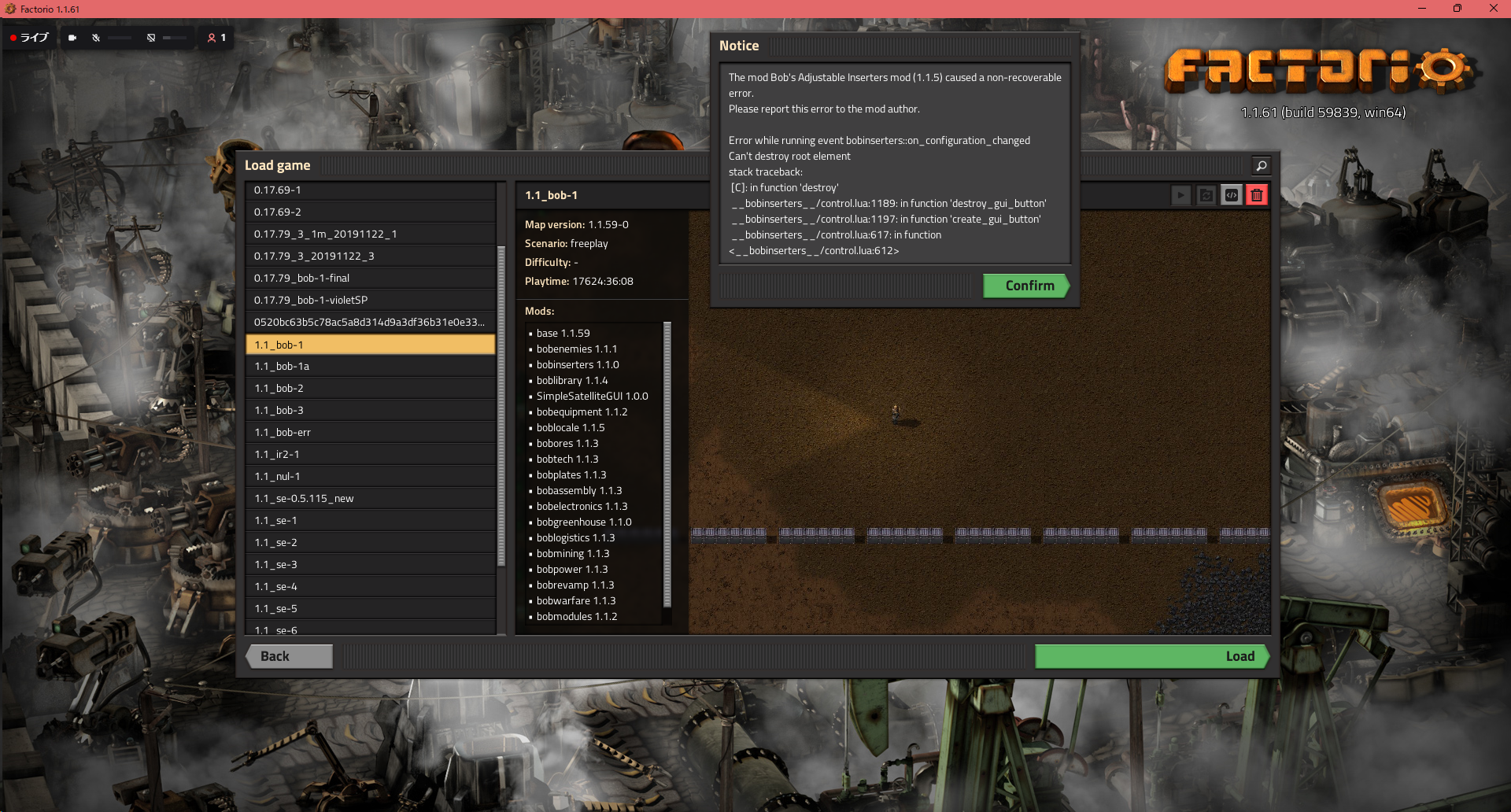Adjust the microphone volume slider
The height and width of the screenshot is (812, 1511).
[x=120, y=37]
